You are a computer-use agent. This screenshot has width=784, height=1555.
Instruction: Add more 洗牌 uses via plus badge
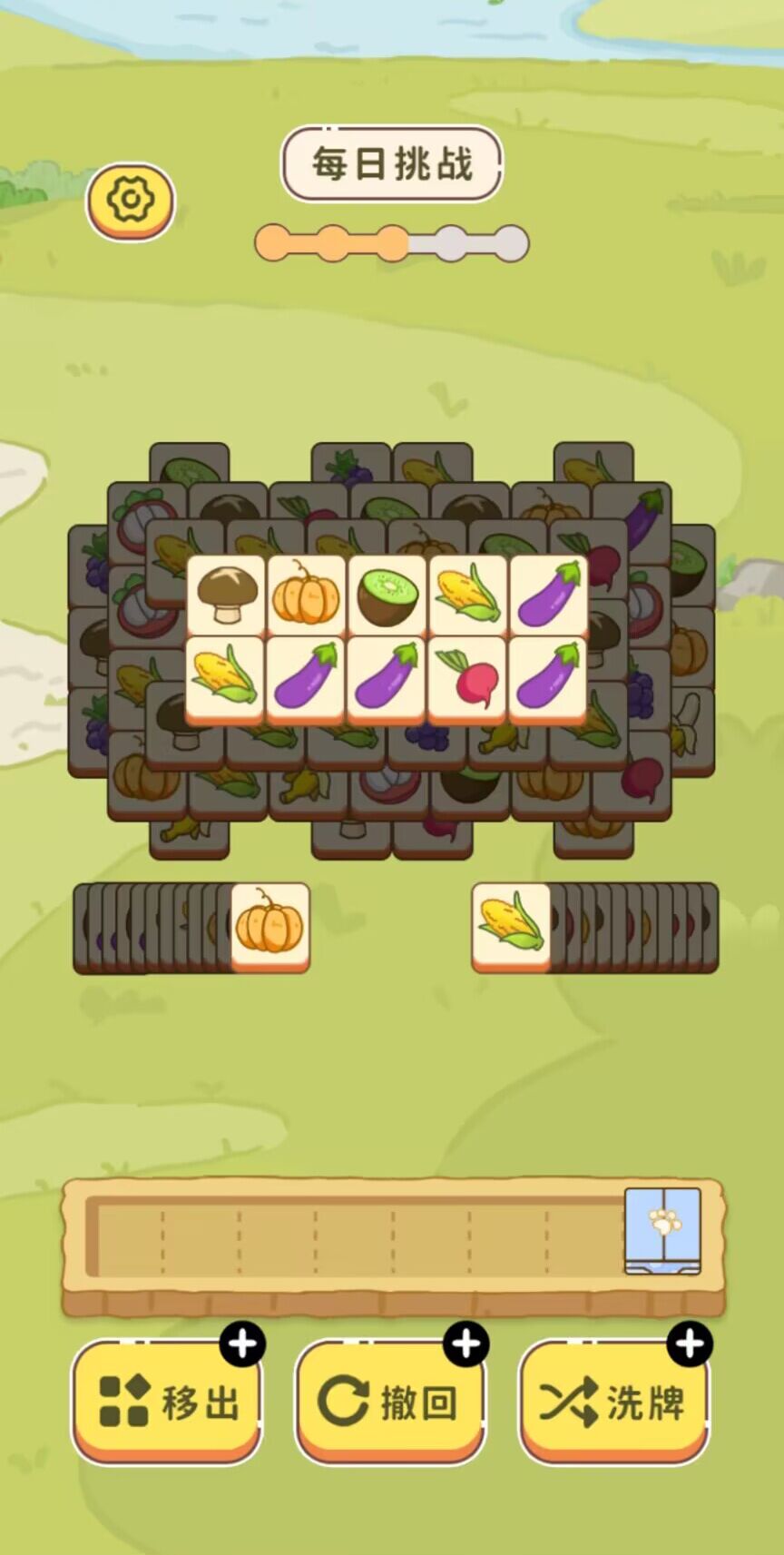[690, 1344]
